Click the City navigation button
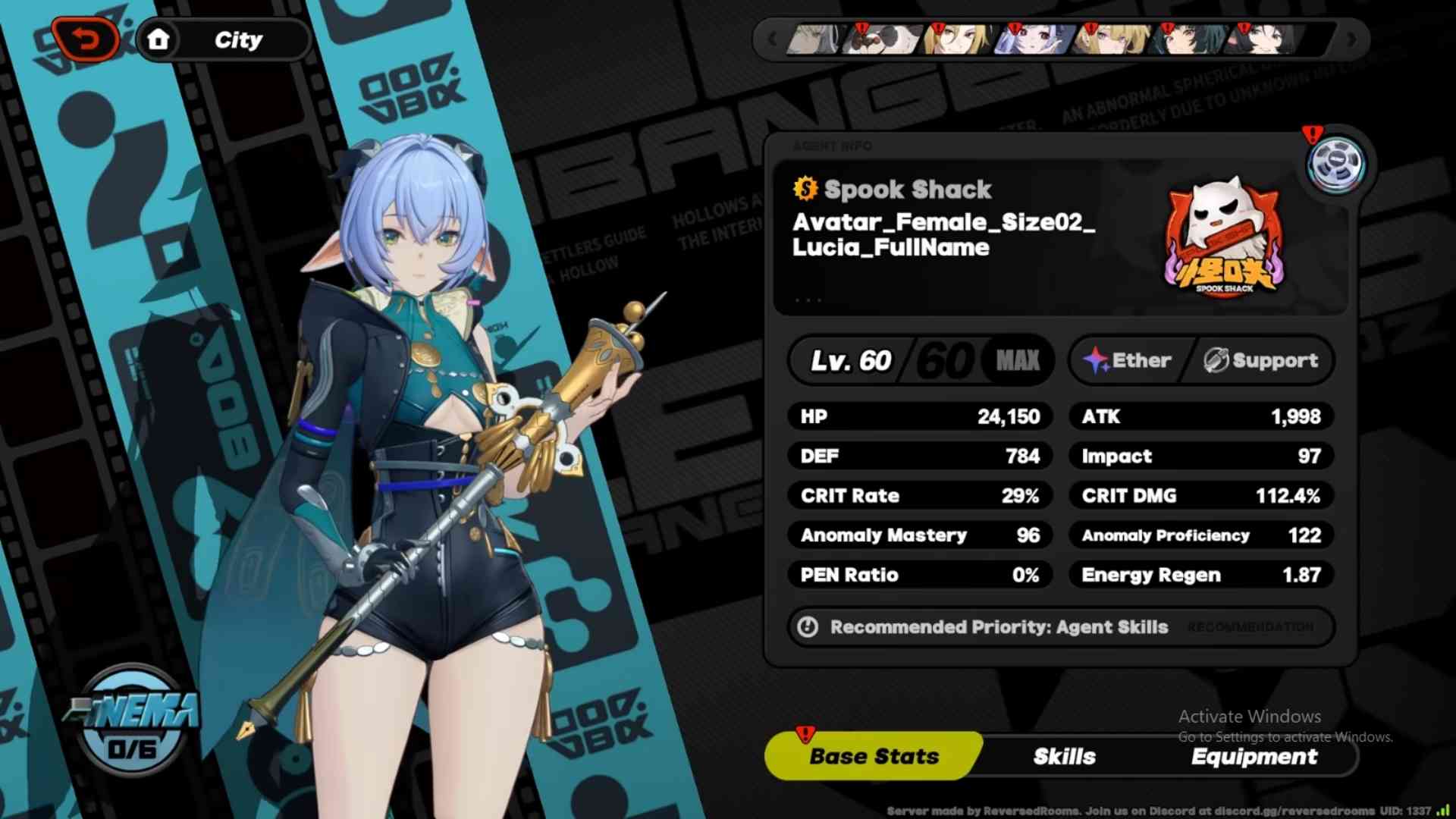 pyautogui.click(x=239, y=39)
